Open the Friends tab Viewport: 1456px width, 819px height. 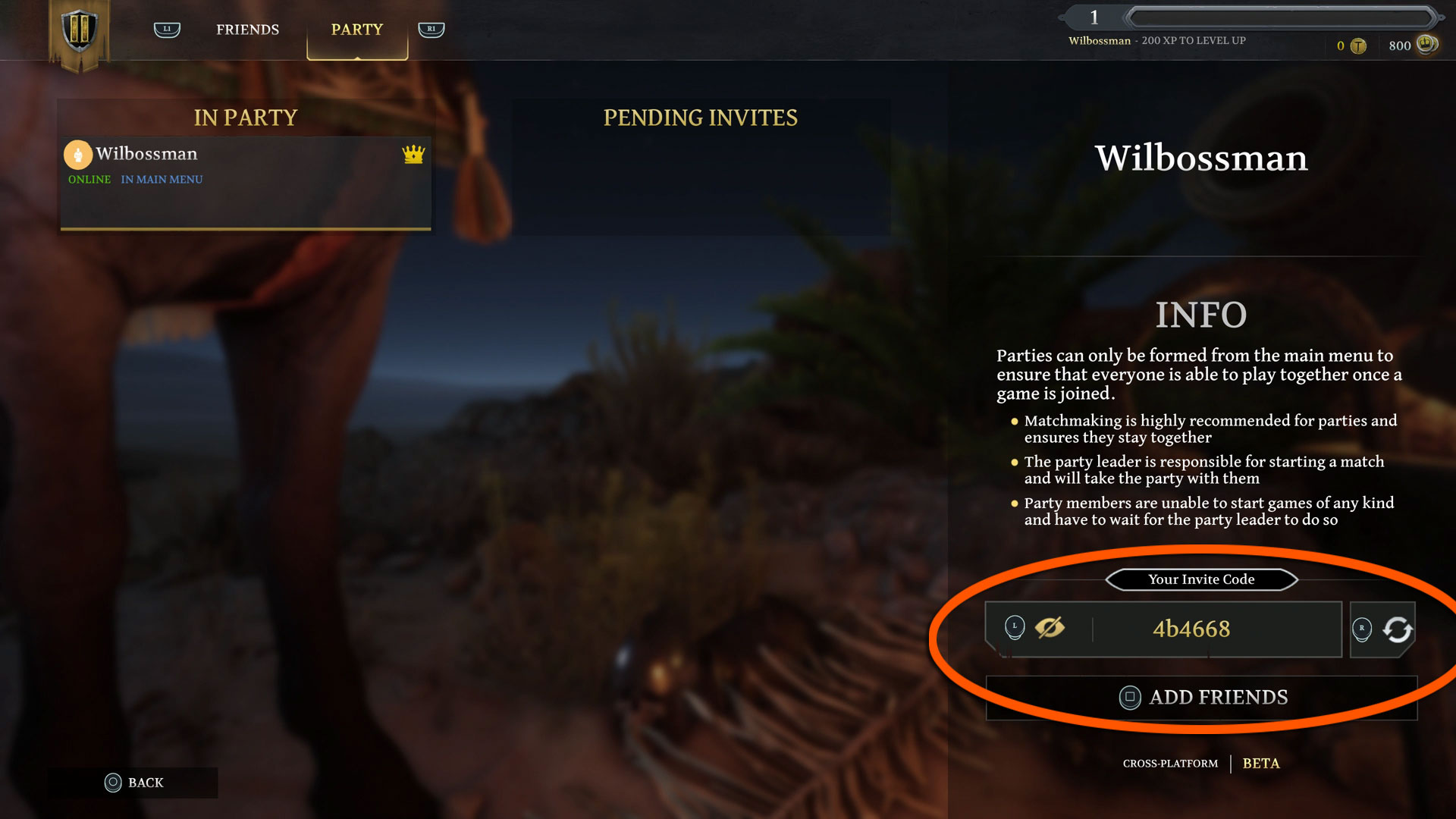[x=246, y=29]
